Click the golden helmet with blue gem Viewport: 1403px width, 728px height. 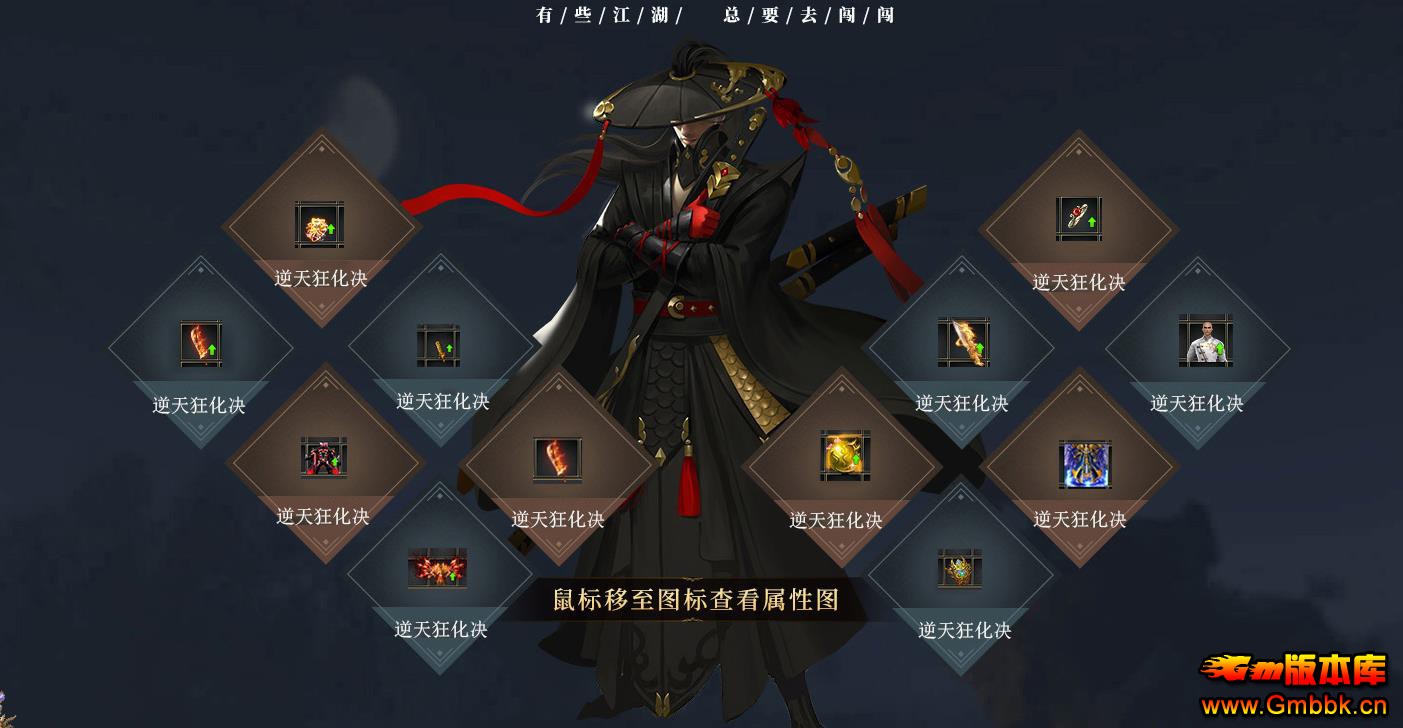pyautogui.click(x=959, y=569)
